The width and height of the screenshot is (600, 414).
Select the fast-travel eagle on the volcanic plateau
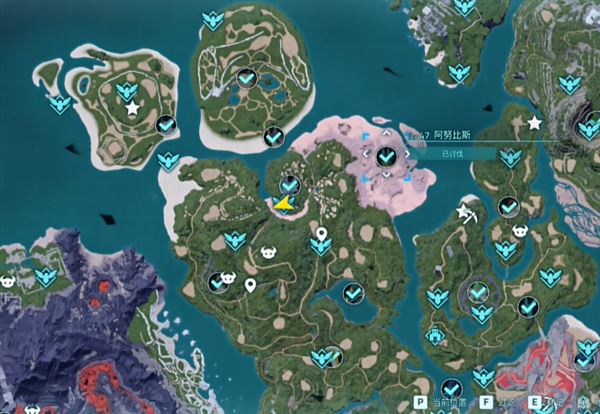44,276
